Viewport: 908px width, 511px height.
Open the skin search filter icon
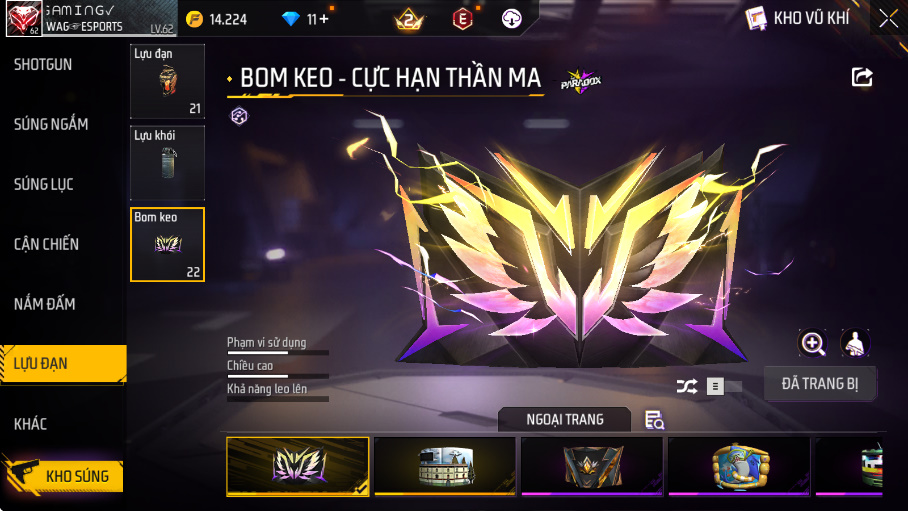(654, 420)
